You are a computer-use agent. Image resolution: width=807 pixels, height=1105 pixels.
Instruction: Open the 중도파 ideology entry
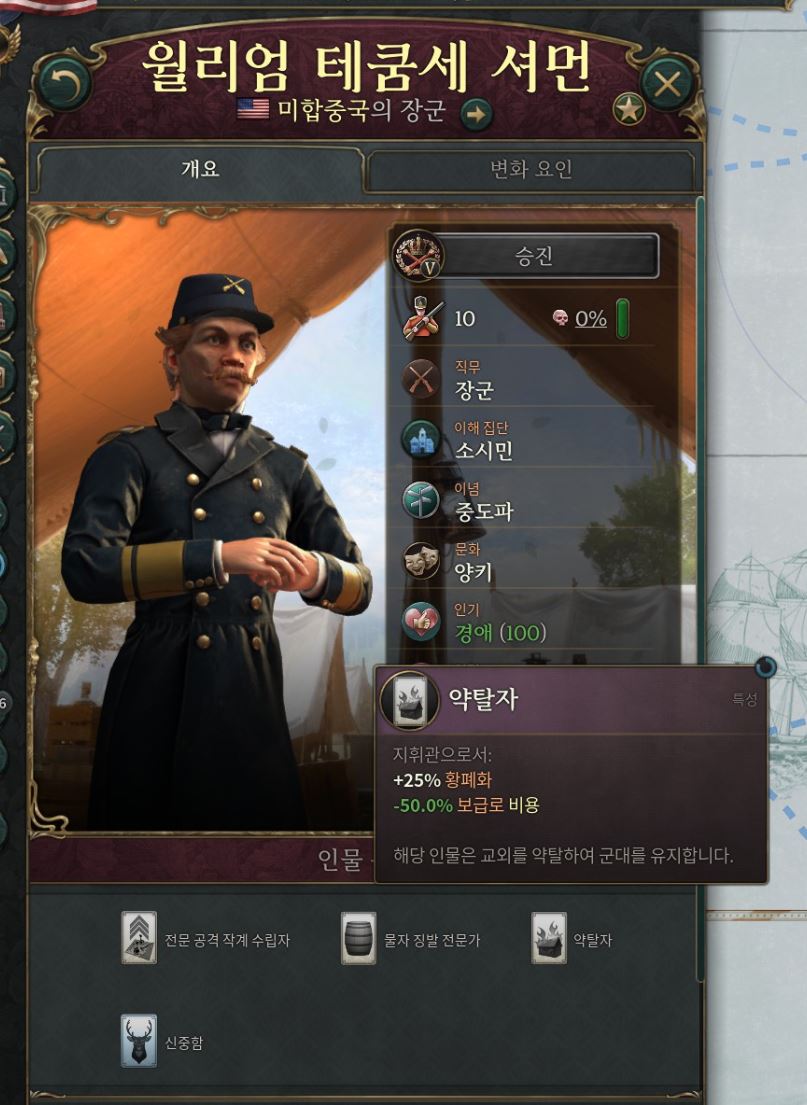pyautogui.click(x=484, y=512)
